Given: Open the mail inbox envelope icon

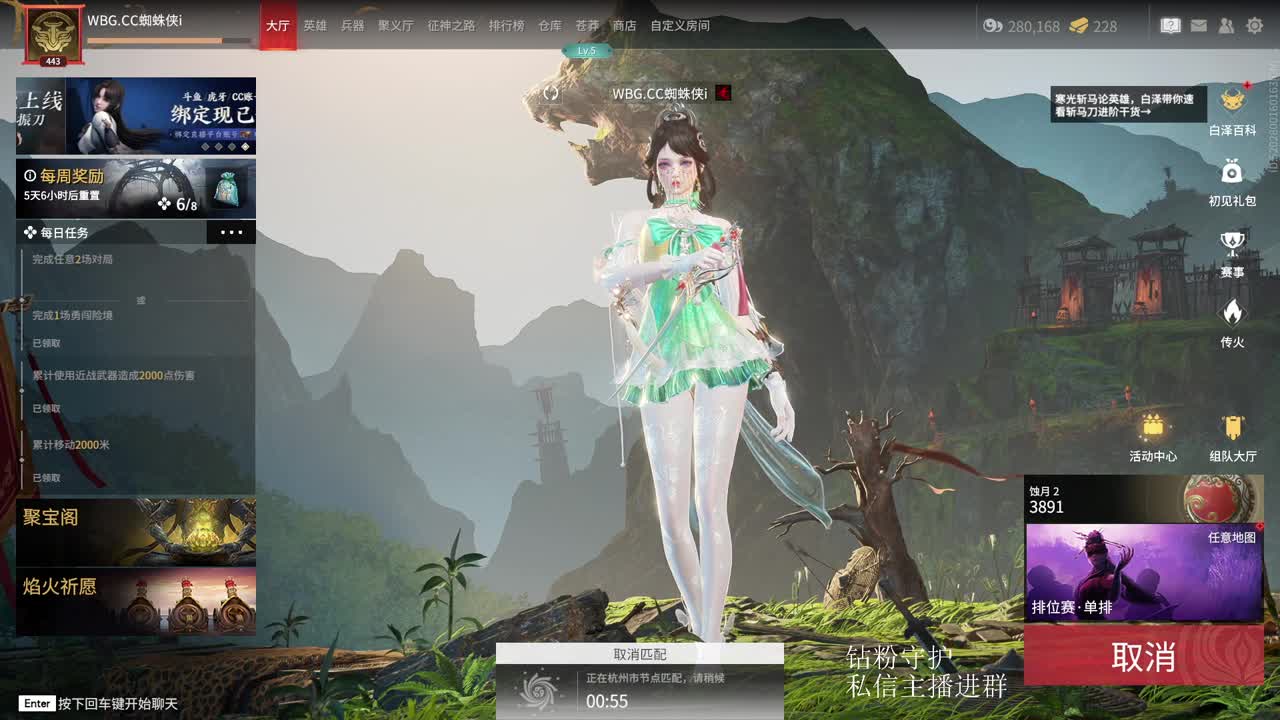Looking at the screenshot, I should (1199, 25).
